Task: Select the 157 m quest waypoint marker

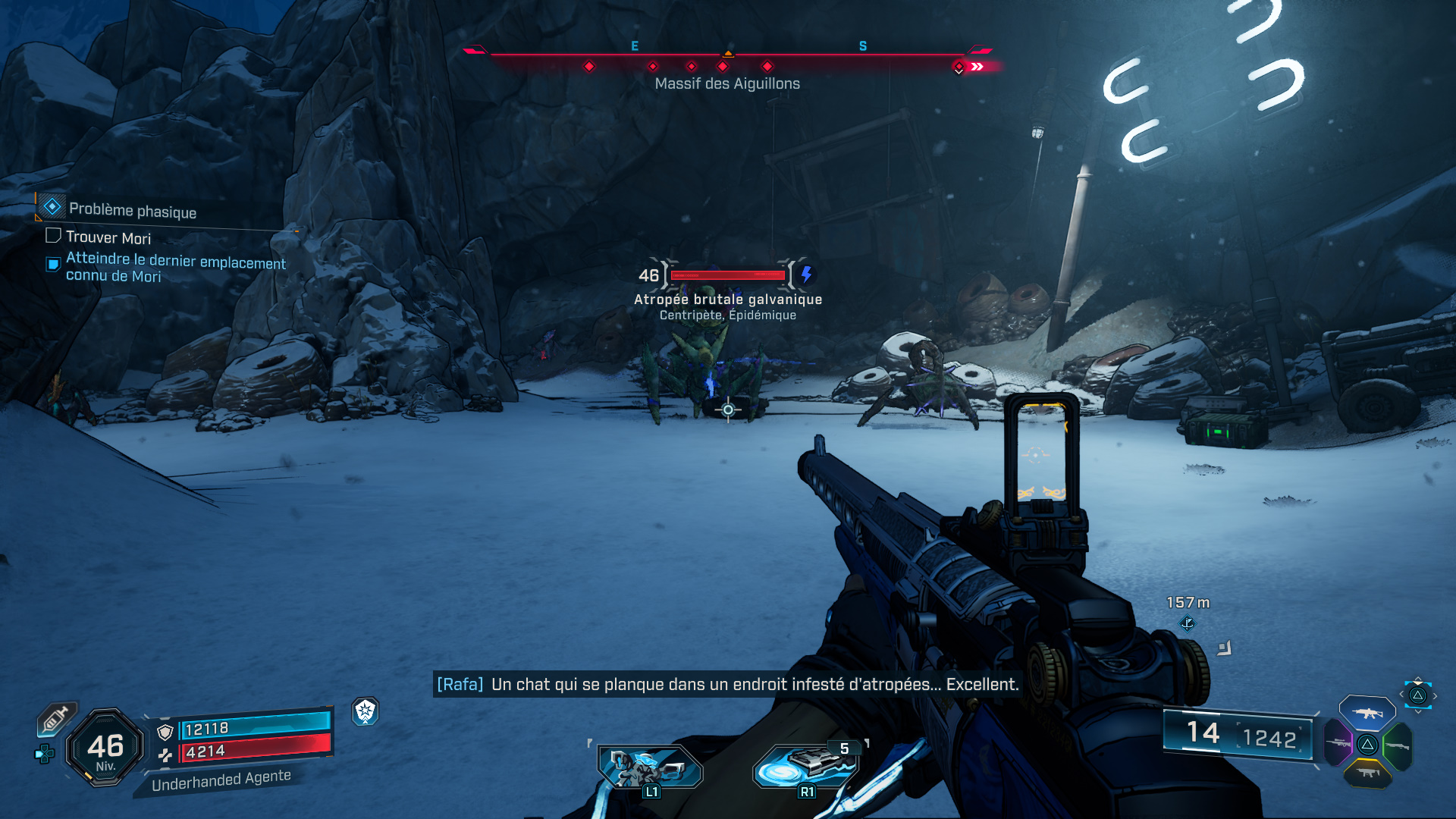Action: coord(1187,623)
